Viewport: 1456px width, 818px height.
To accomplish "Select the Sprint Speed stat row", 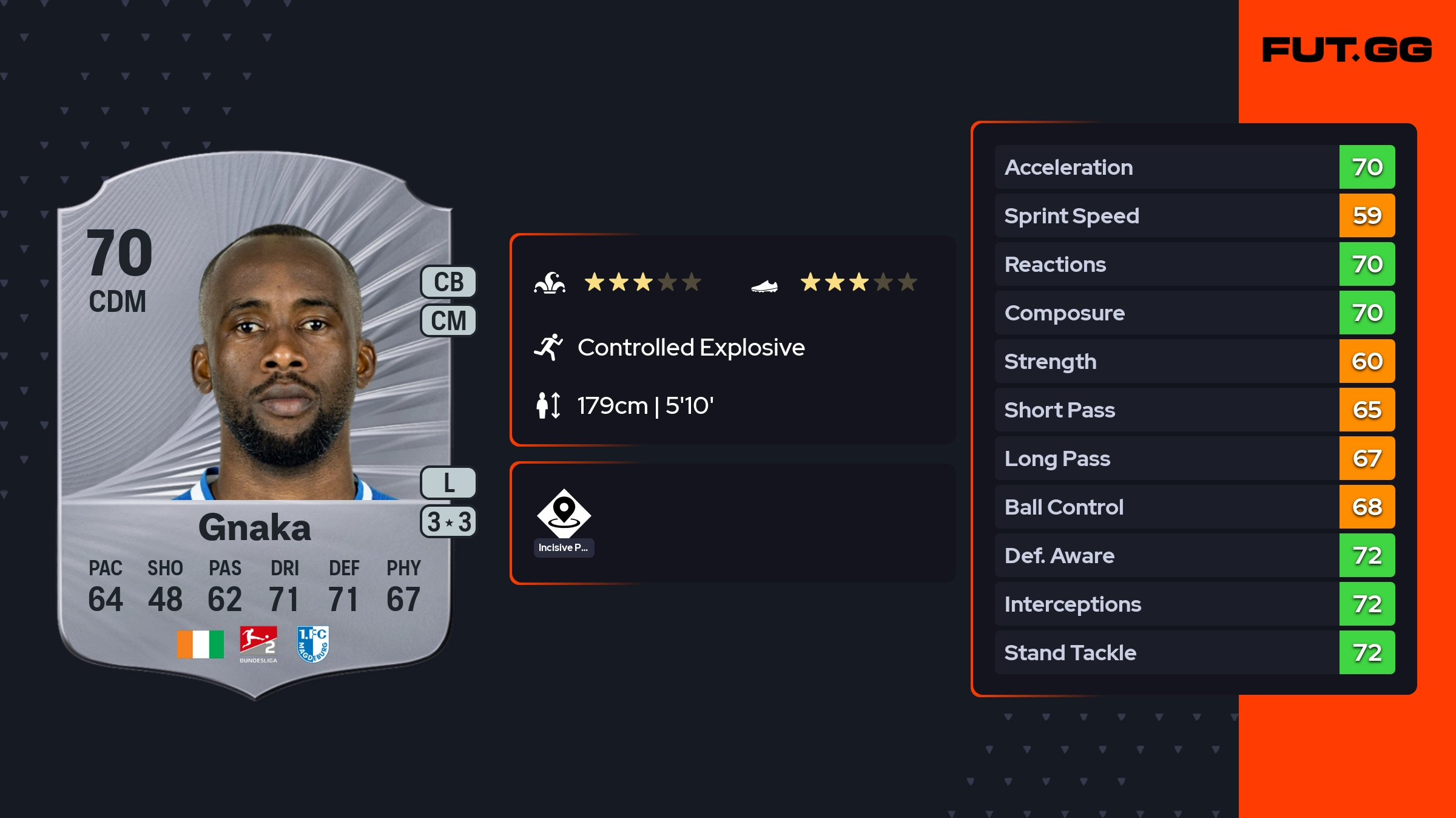I will (x=1194, y=215).
